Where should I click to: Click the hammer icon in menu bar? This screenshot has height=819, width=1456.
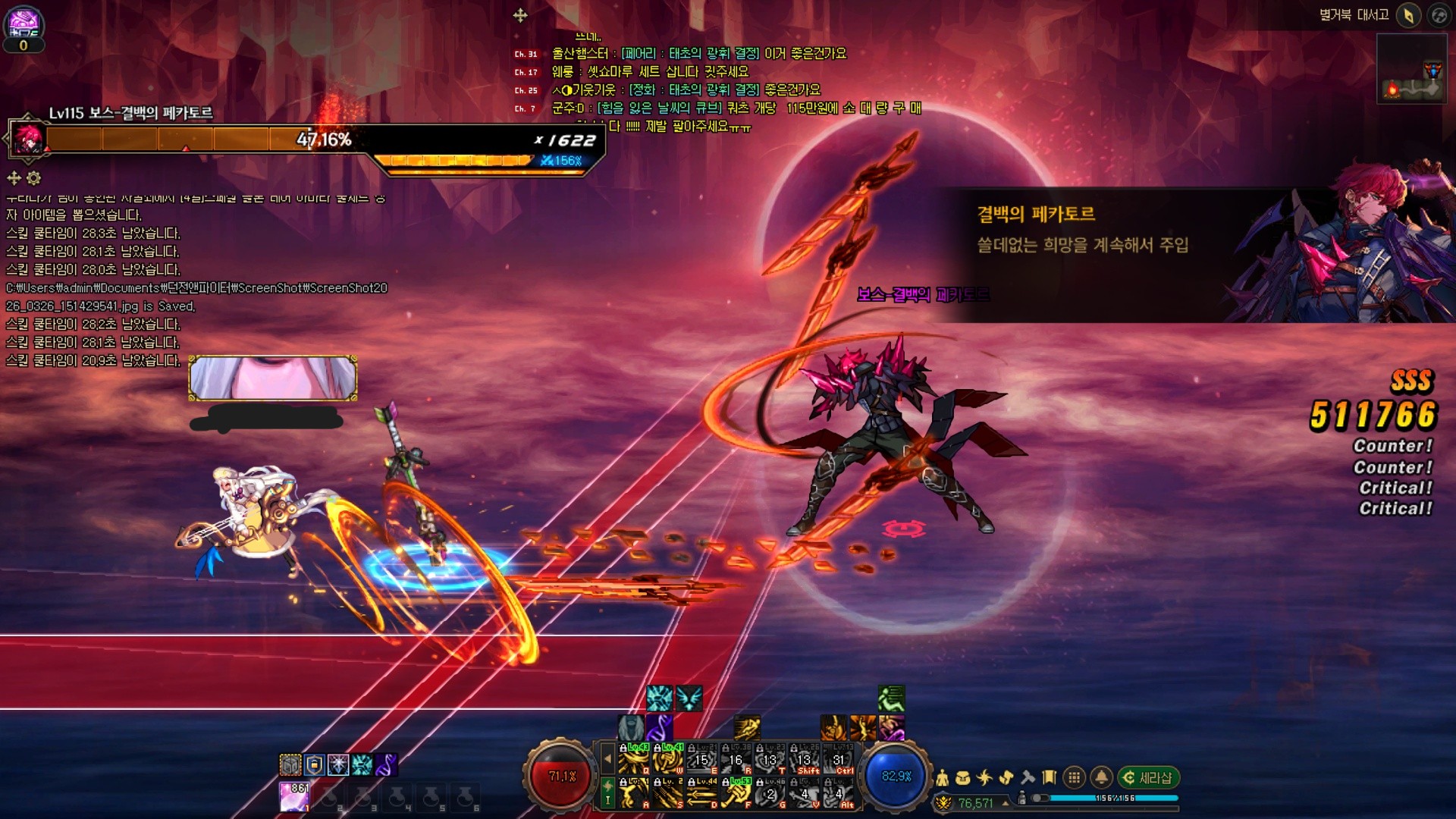[1028, 777]
